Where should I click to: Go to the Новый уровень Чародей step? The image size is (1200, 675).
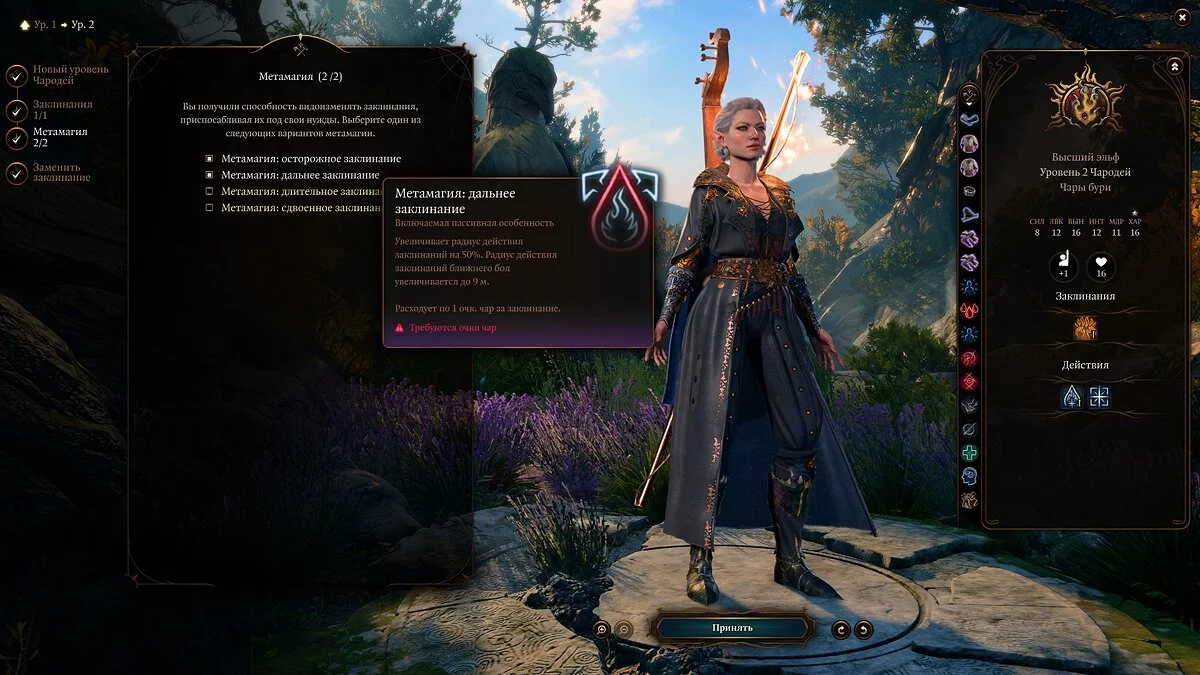[17, 75]
